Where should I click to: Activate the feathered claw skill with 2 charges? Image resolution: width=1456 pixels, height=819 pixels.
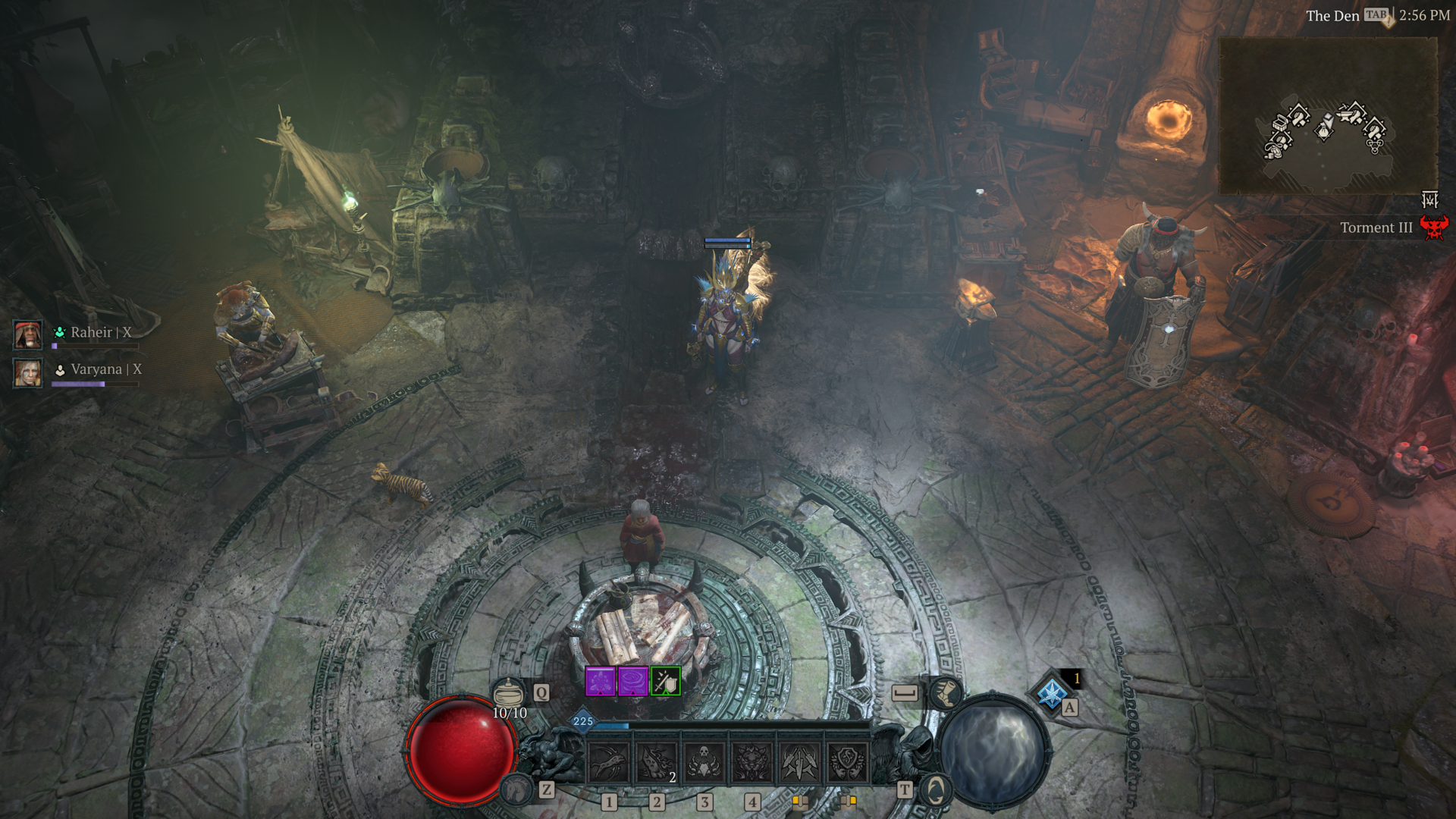[657, 761]
